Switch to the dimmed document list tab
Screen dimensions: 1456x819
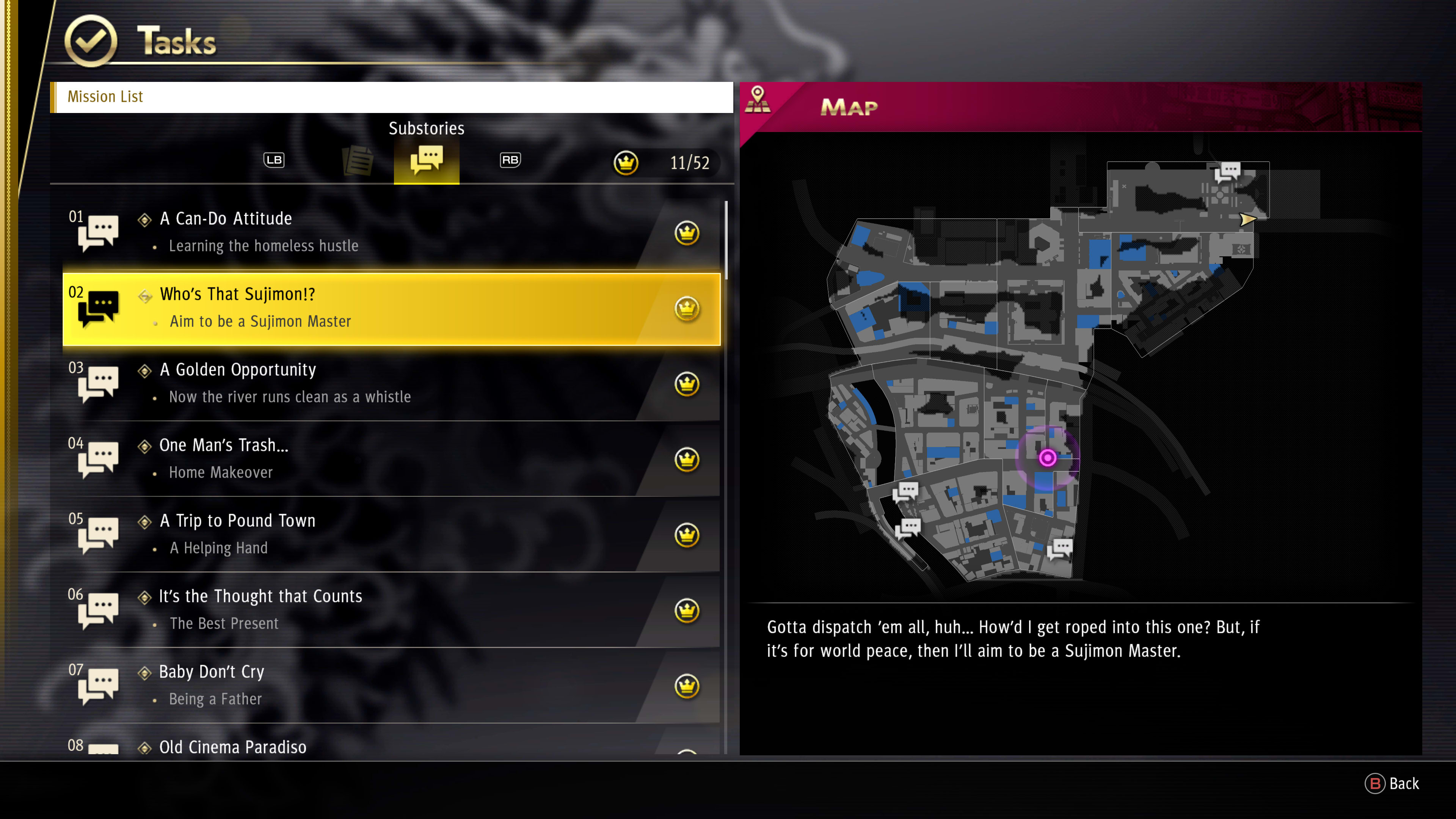(358, 160)
